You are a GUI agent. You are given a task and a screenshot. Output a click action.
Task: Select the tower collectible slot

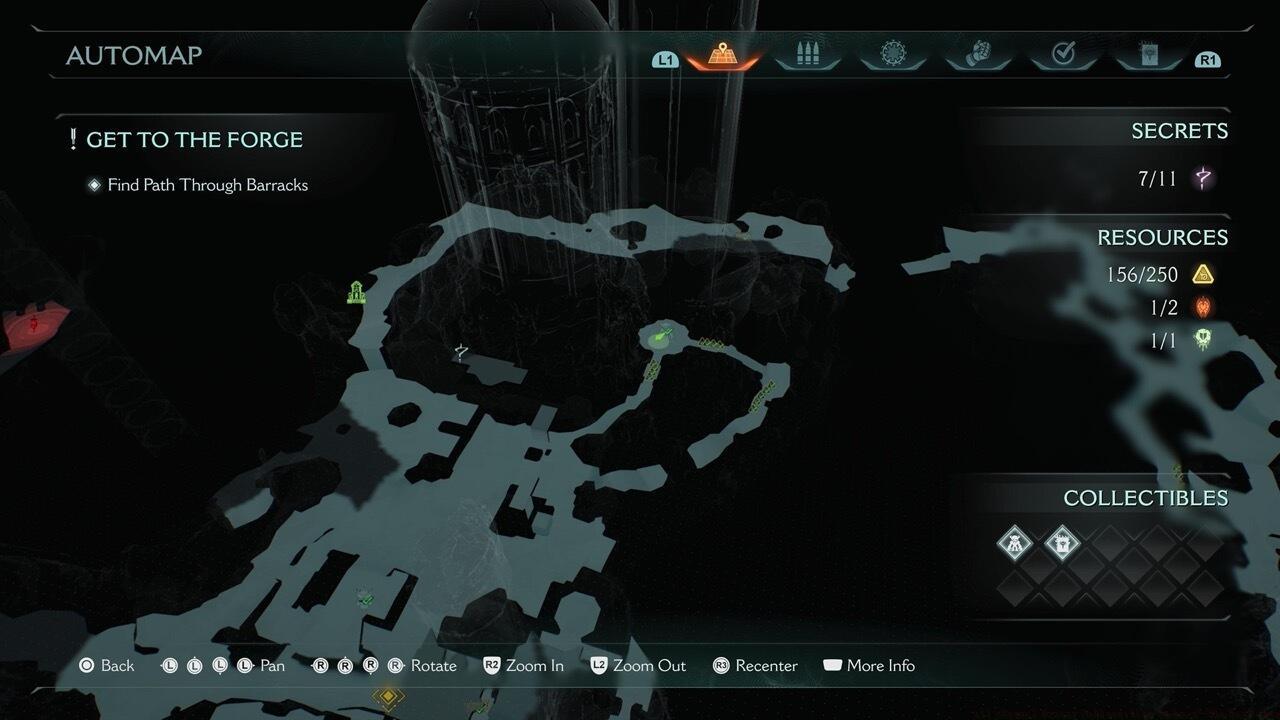(1062, 543)
